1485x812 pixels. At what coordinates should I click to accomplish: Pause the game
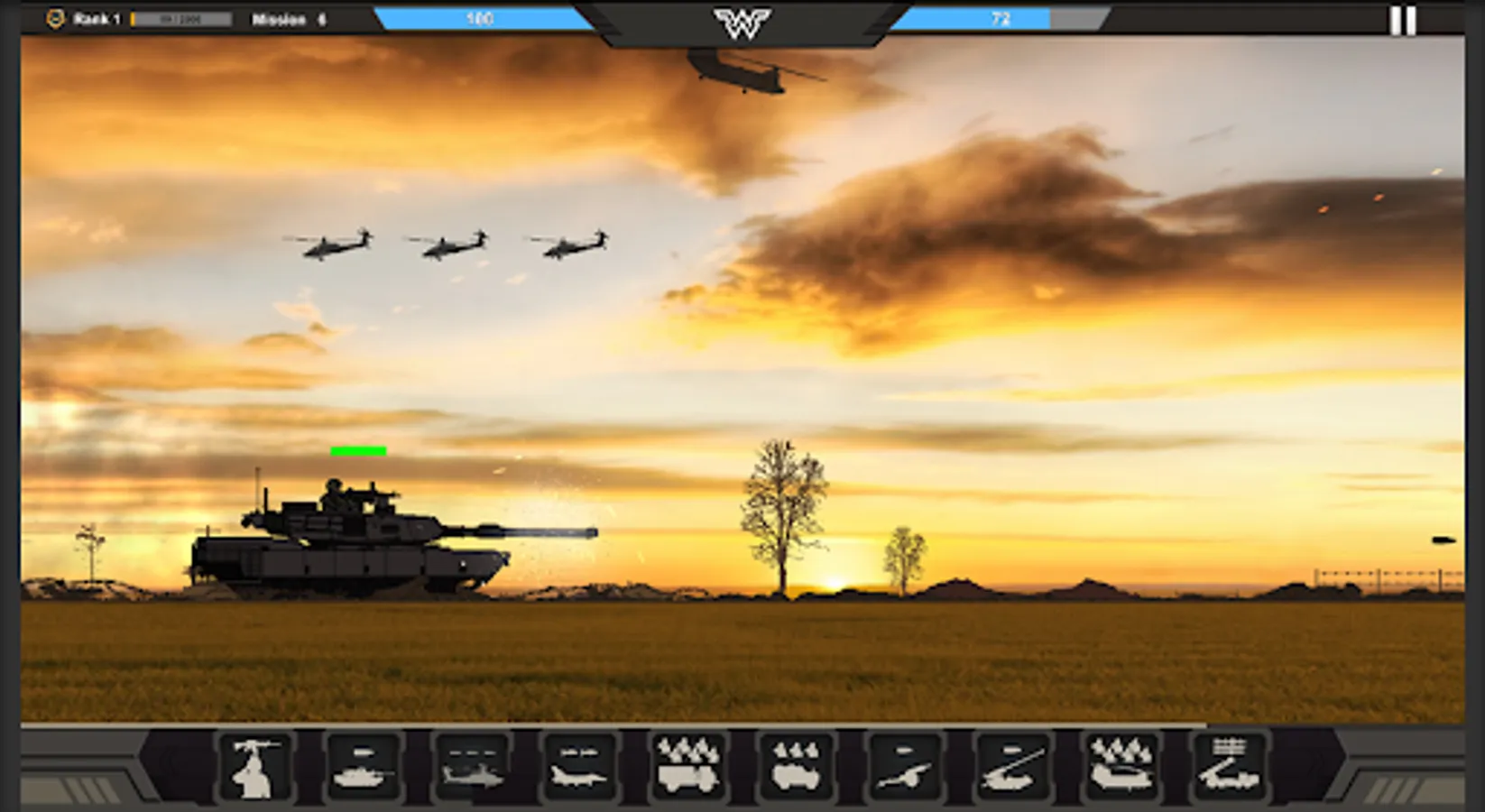[x=1403, y=20]
